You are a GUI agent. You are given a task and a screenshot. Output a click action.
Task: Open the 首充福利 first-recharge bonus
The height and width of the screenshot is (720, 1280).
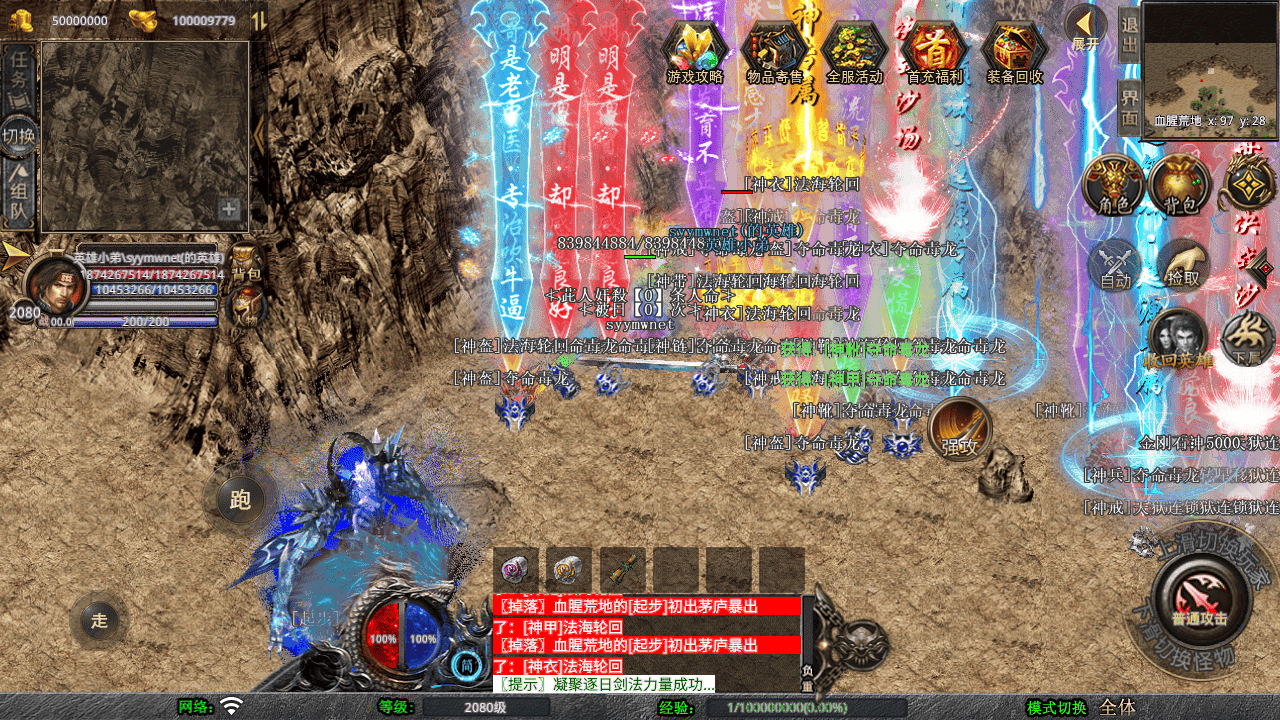[x=934, y=52]
